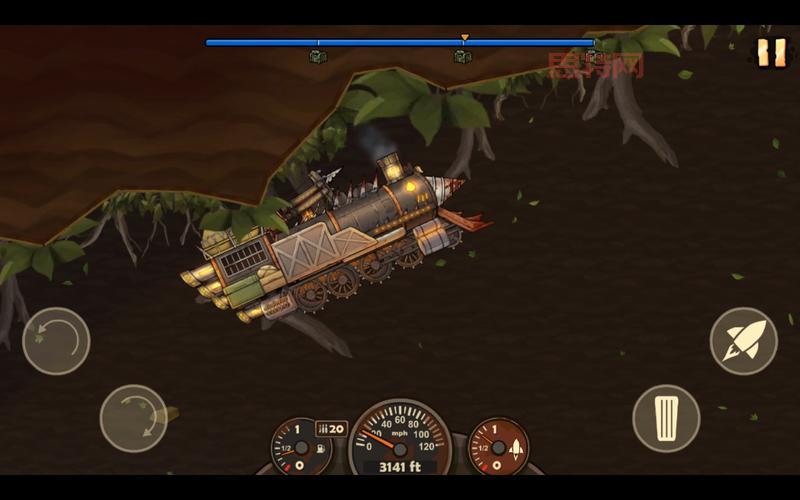The height and width of the screenshot is (500, 800).
Task: Activate the rocket boost button
Action: click(x=743, y=341)
